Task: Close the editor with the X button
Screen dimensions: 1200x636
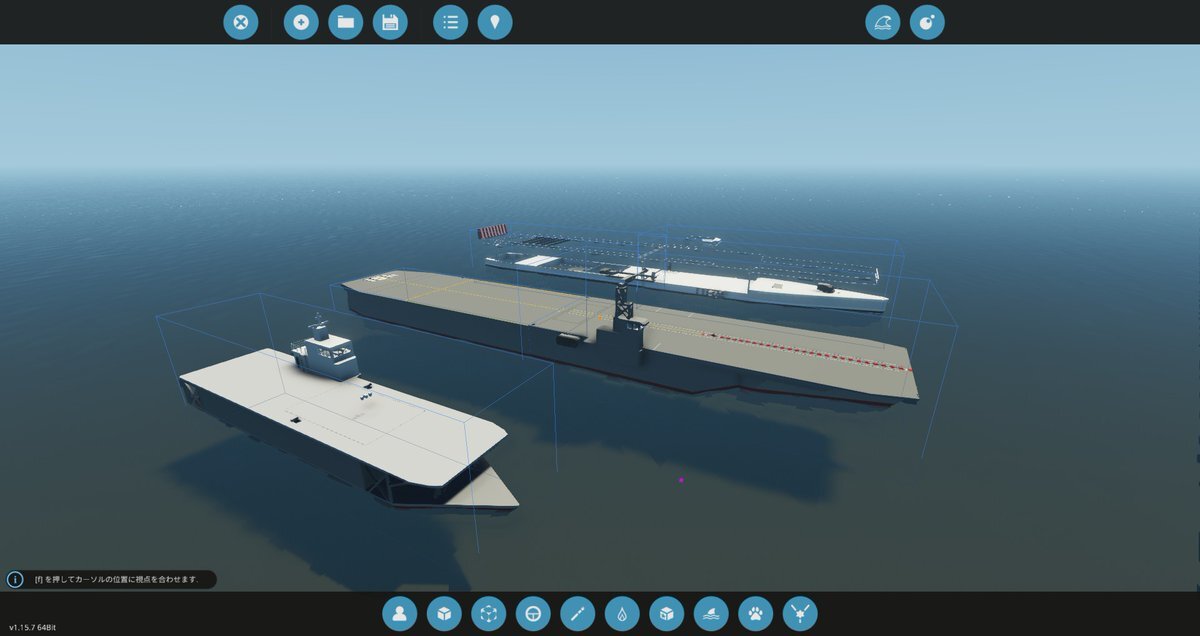Action: tap(240, 22)
